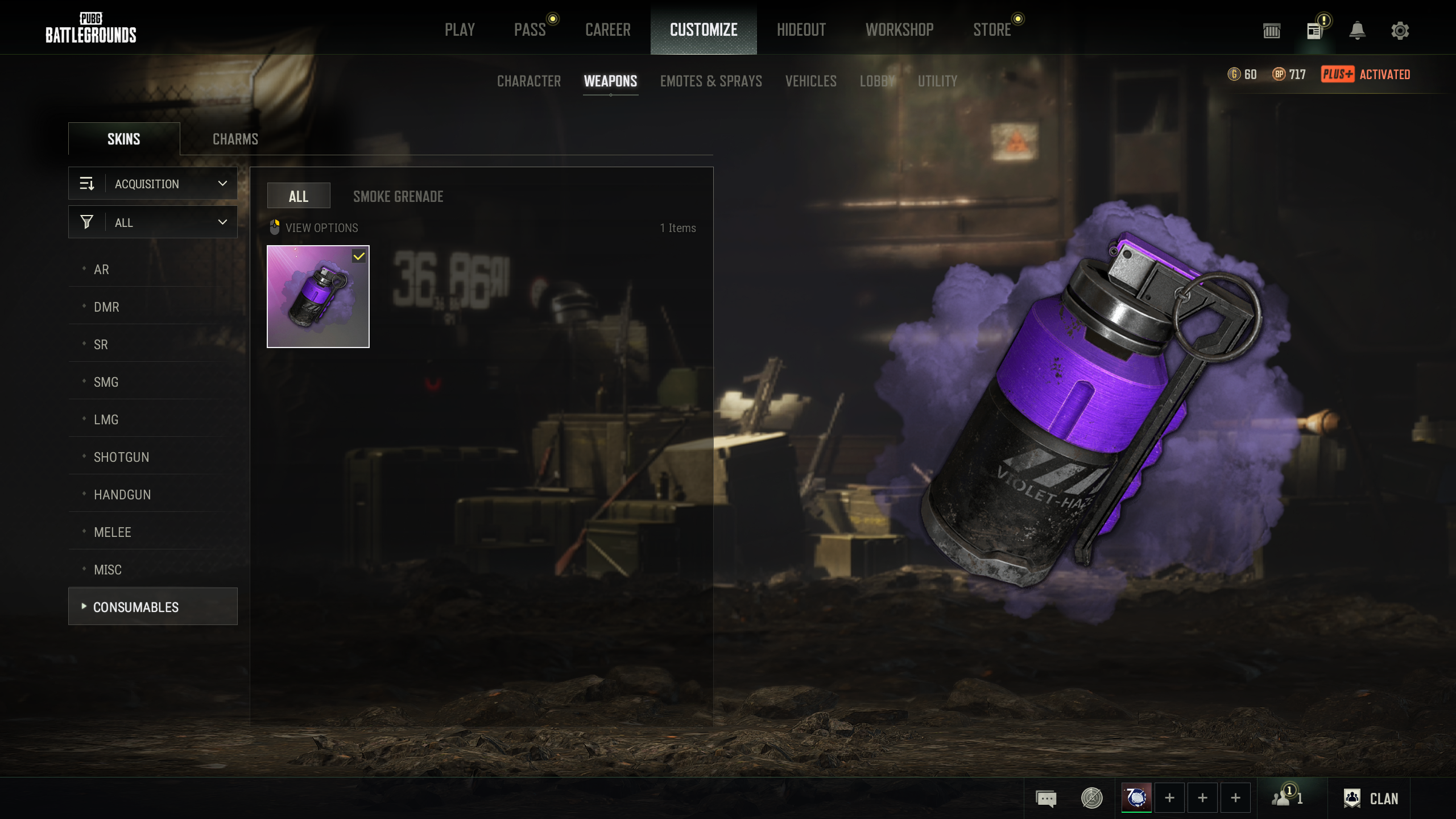This screenshot has width=1456, height=819.
Task: Open the Vehicles customization tab
Action: tap(811, 81)
